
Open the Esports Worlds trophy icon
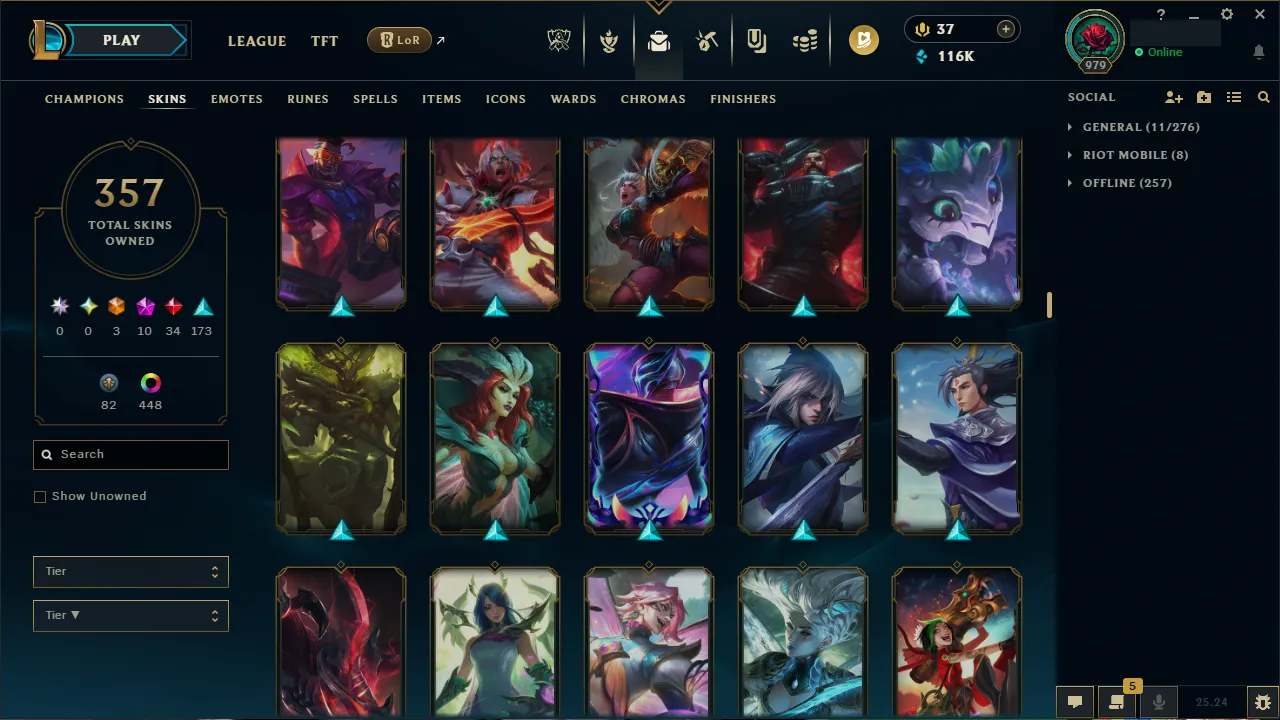pyautogui.click(x=559, y=42)
